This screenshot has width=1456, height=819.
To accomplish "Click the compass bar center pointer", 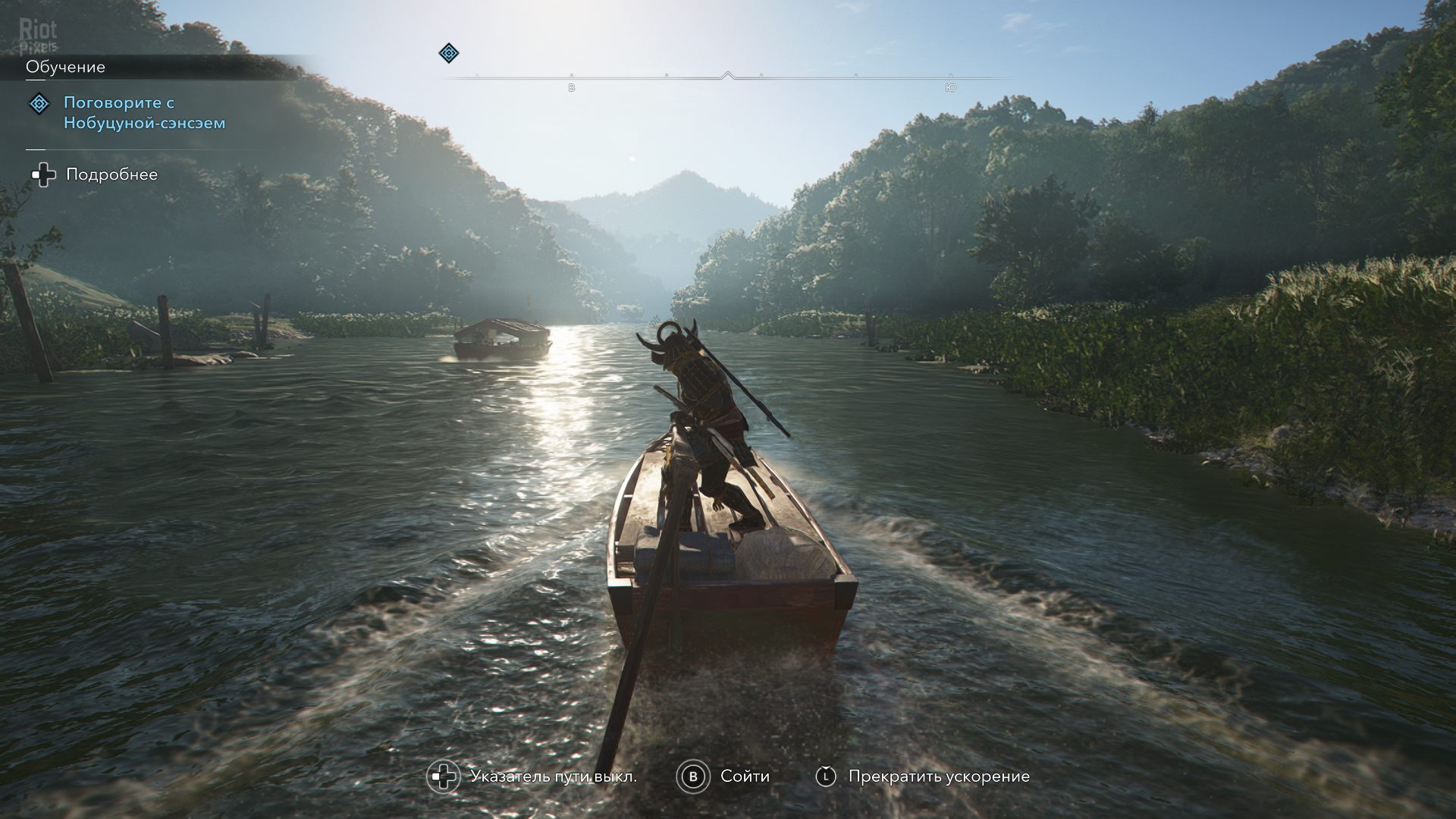I will [728, 75].
